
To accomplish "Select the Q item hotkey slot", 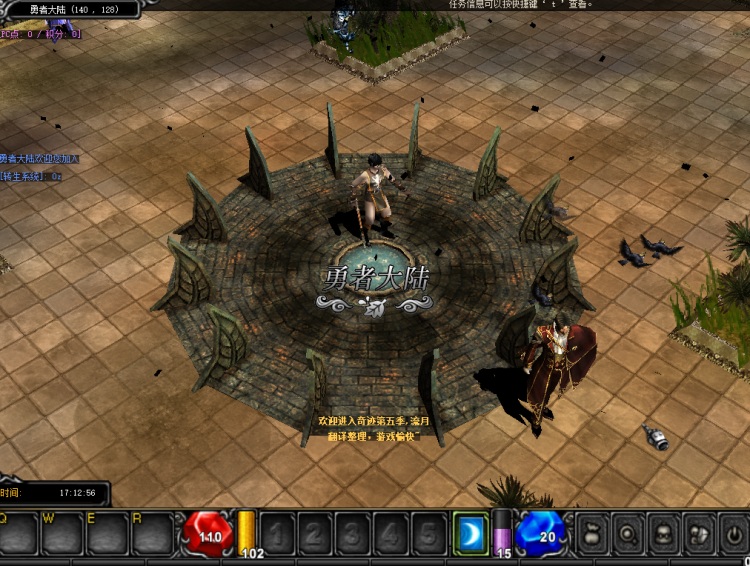I will pyautogui.click(x=19, y=535).
